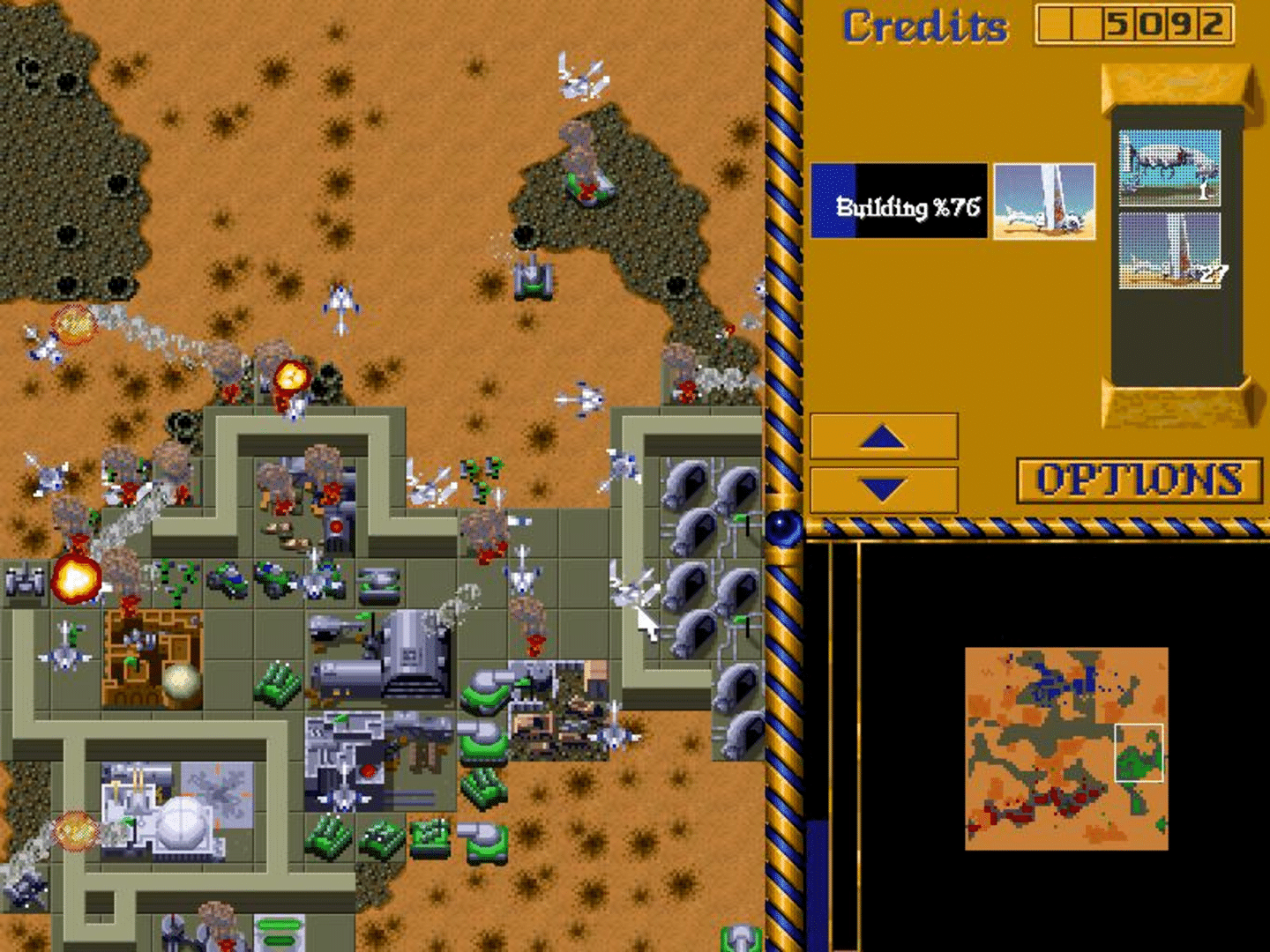Select the build portrait beside the progress bar
Viewport: 1270px width, 952px height.
1044,201
